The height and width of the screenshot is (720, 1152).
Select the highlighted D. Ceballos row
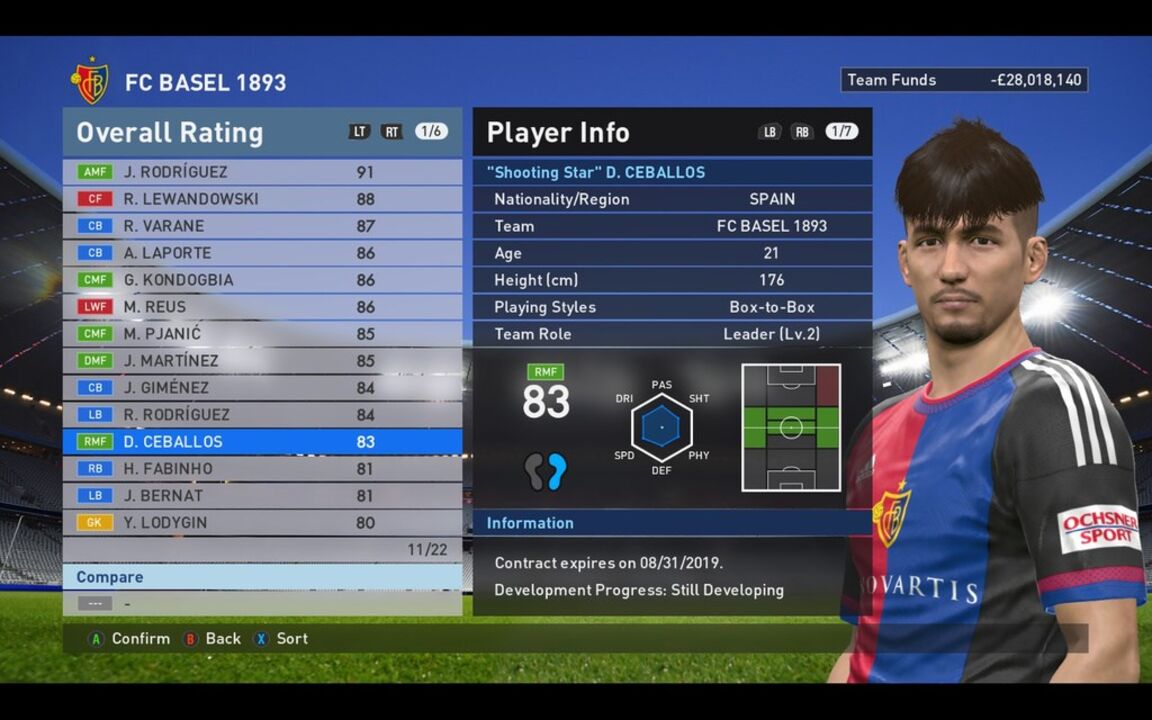[262, 442]
